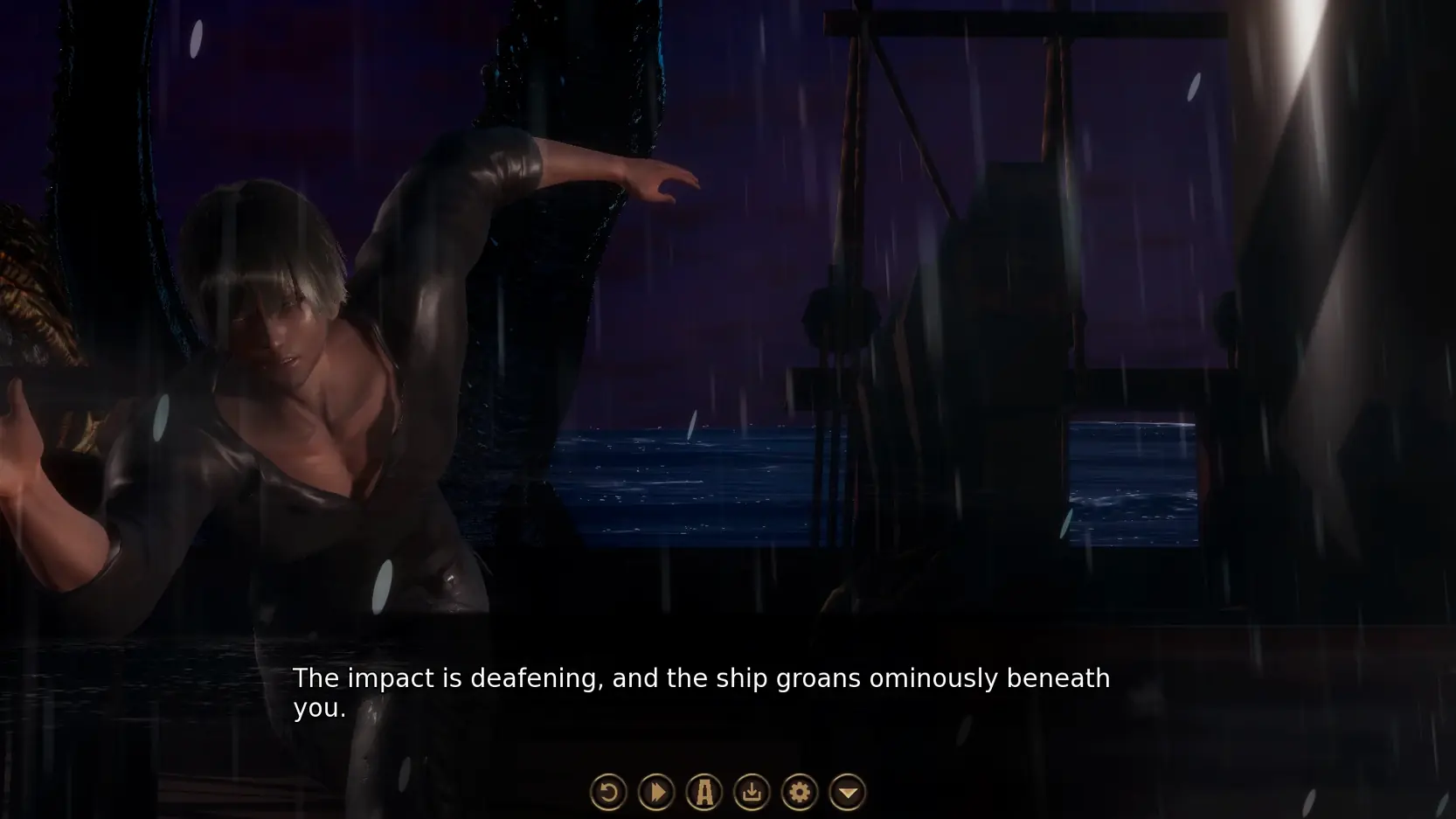Viewport: 1456px width, 819px height.
Task: Activate the fast-forward skip button
Action: coord(656,793)
